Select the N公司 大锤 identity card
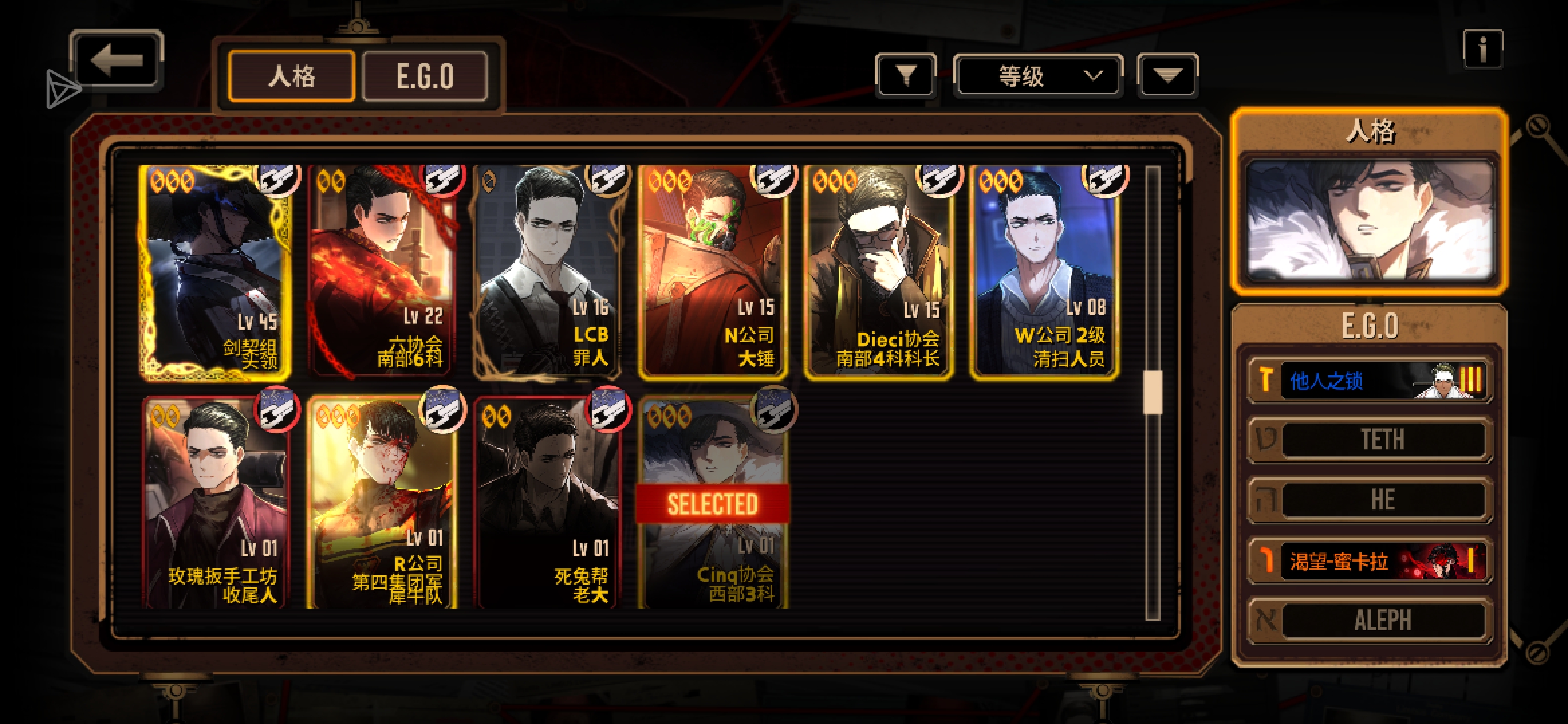The image size is (1568, 724). [x=713, y=271]
